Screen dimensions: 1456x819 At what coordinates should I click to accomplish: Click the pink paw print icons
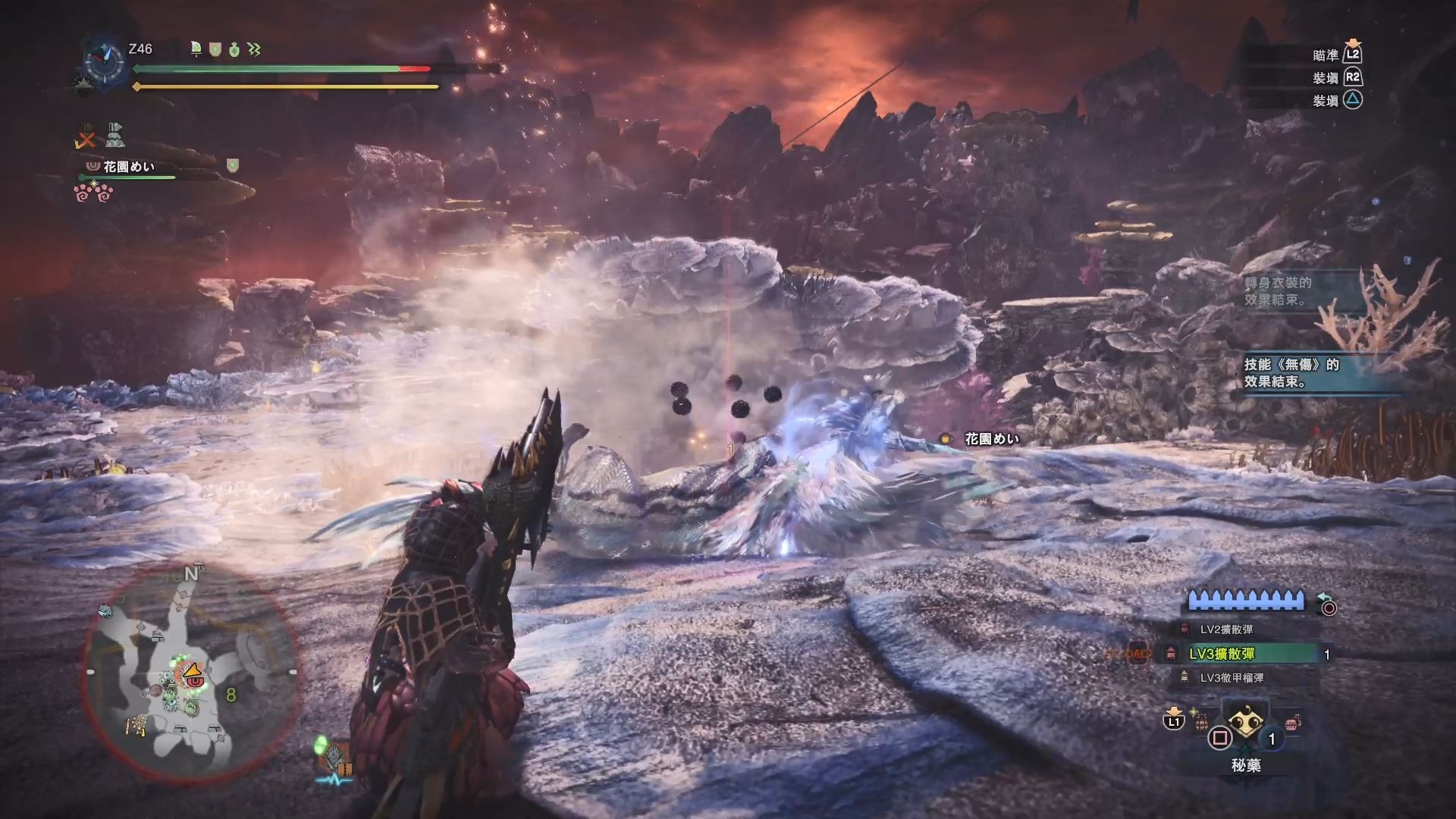point(94,193)
